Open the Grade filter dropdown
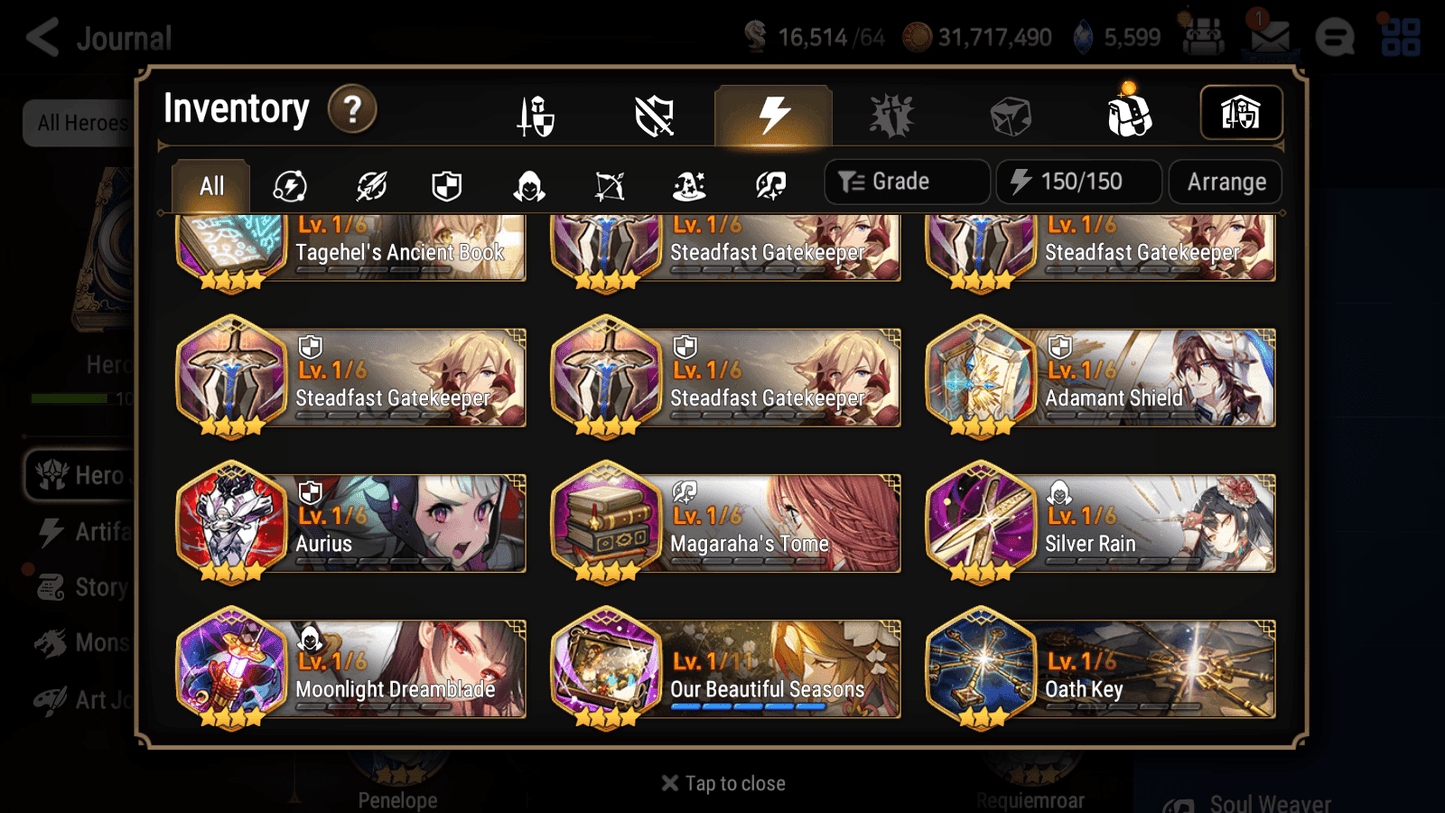The width and height of the screenshot is (1445, 813). (905, 181)
